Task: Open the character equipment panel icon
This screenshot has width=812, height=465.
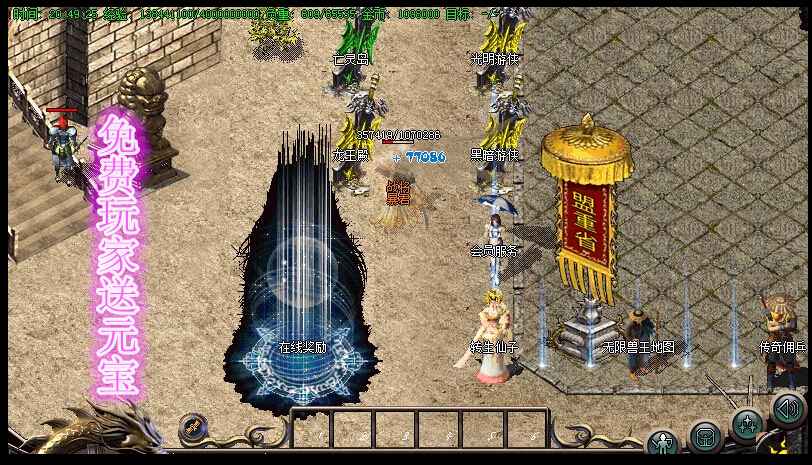Action: 662,441
